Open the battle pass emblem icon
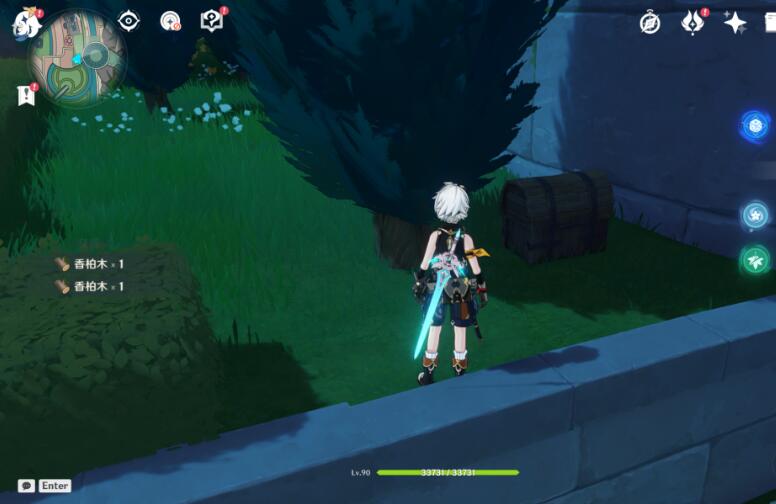 tap(692, 23)
